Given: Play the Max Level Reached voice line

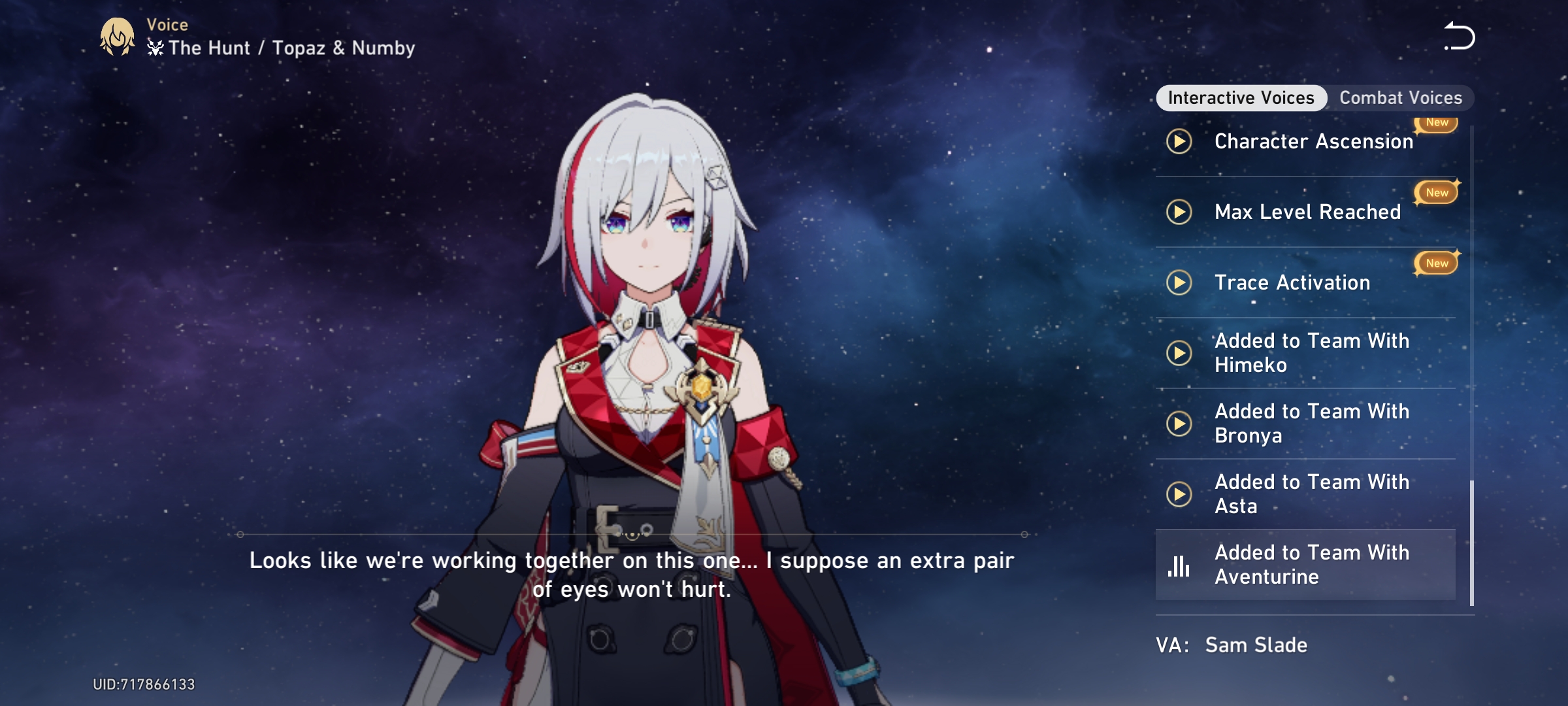Looking at the screenshot, I should coord(1180,212).
